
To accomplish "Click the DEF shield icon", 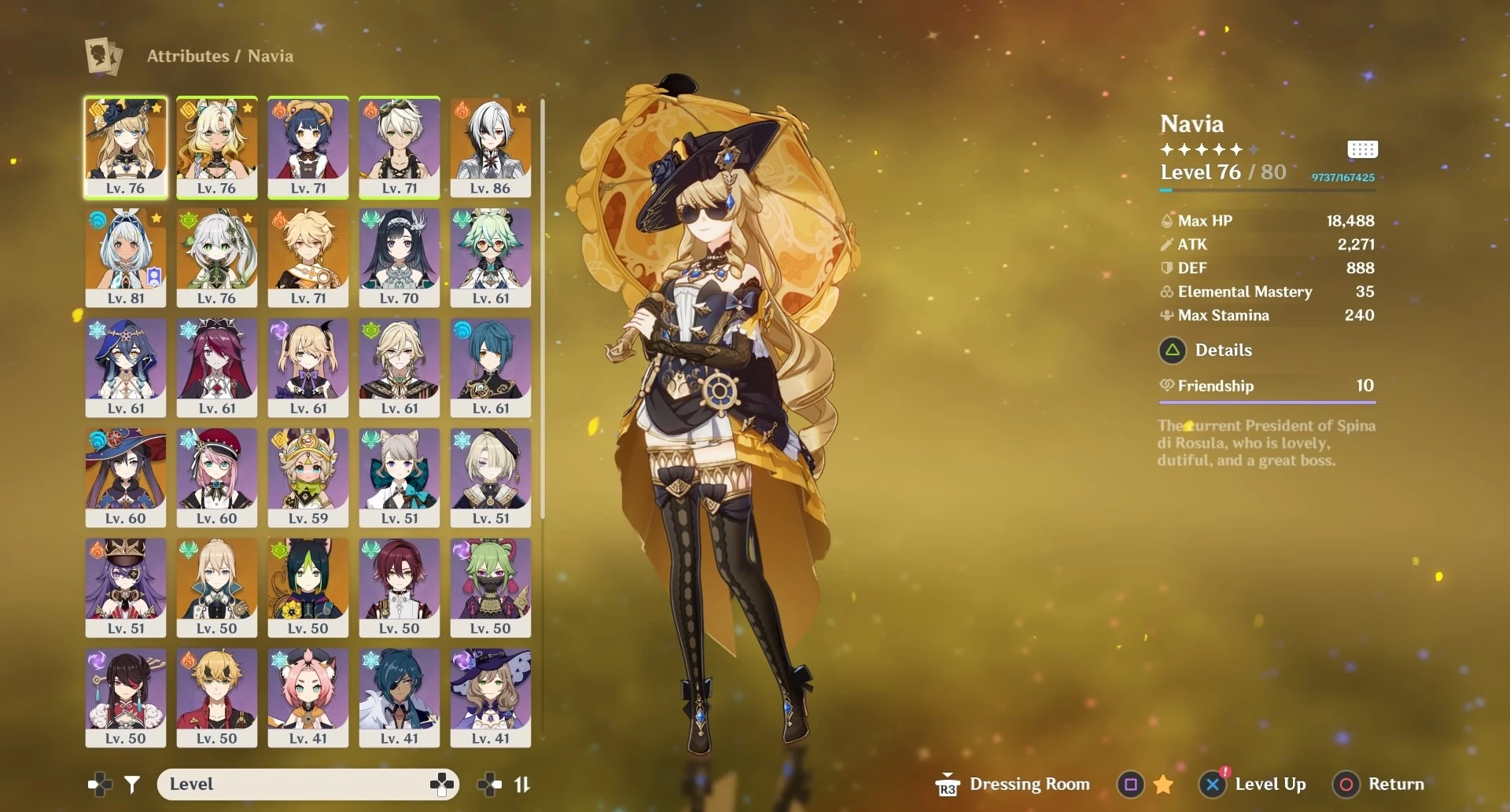I will click(1166, 268).
